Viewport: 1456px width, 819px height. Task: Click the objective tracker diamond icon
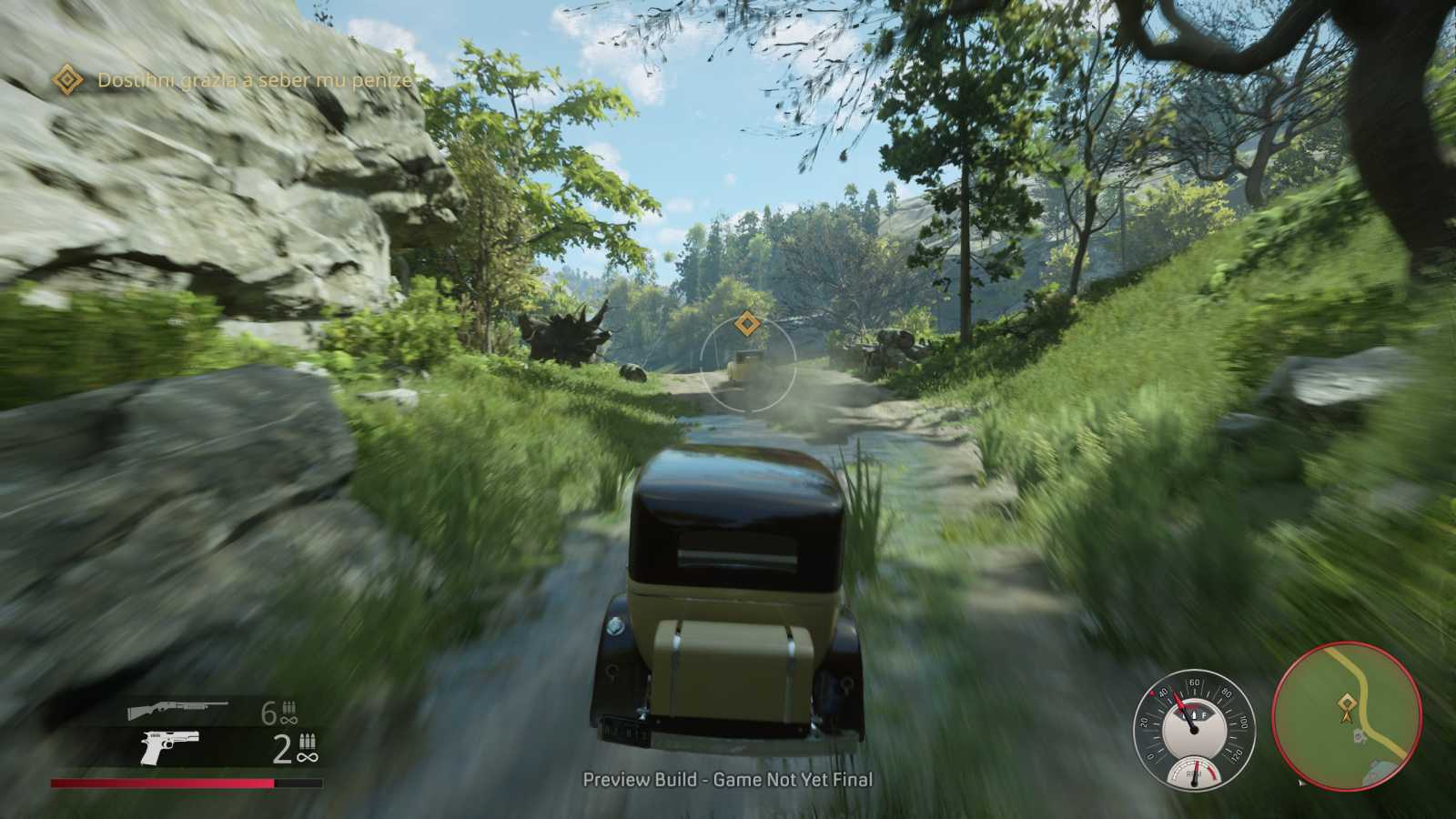point(66,80)
